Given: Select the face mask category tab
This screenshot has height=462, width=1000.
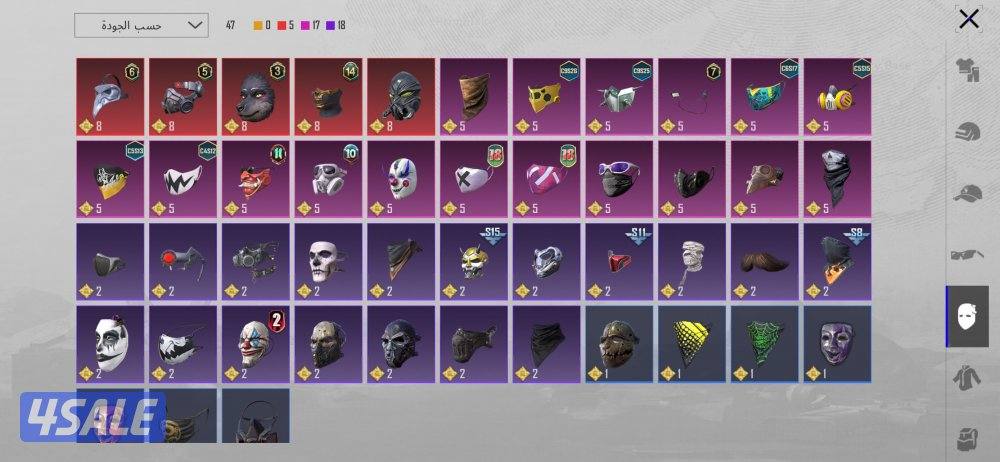Looking at the screenshot, I should pos(967,316).
